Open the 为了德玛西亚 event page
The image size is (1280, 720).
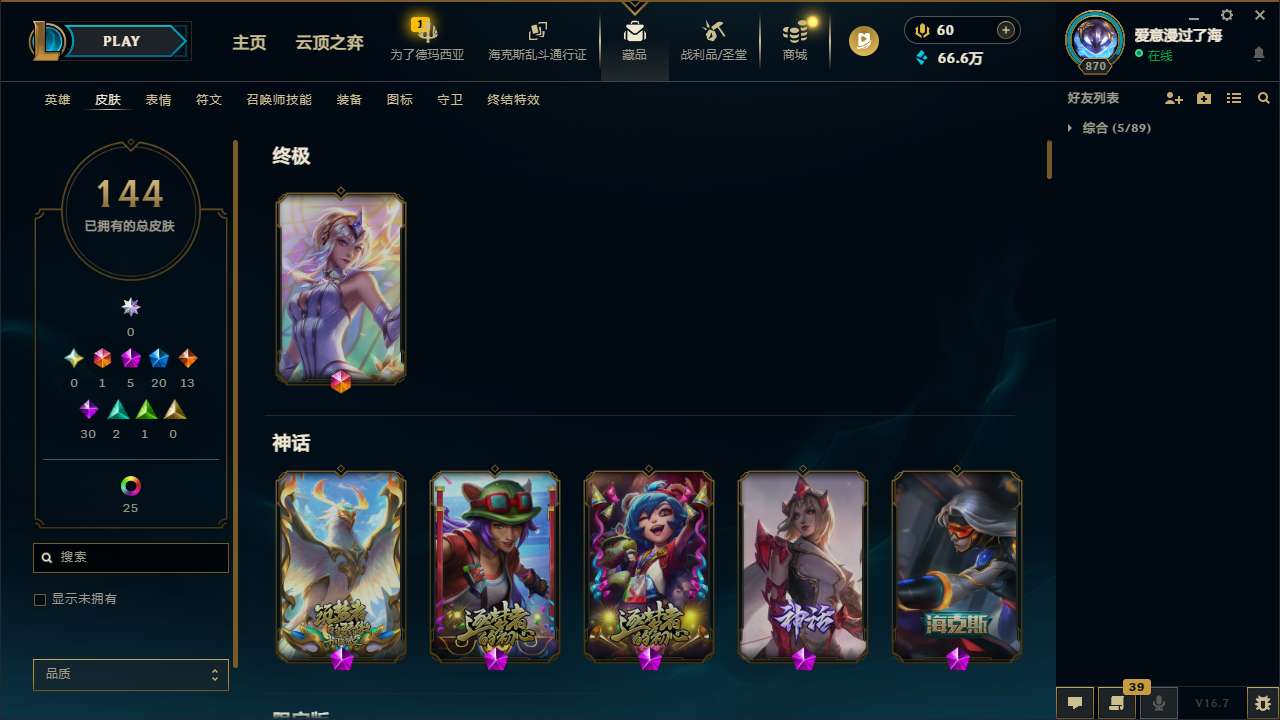point(427,40)
